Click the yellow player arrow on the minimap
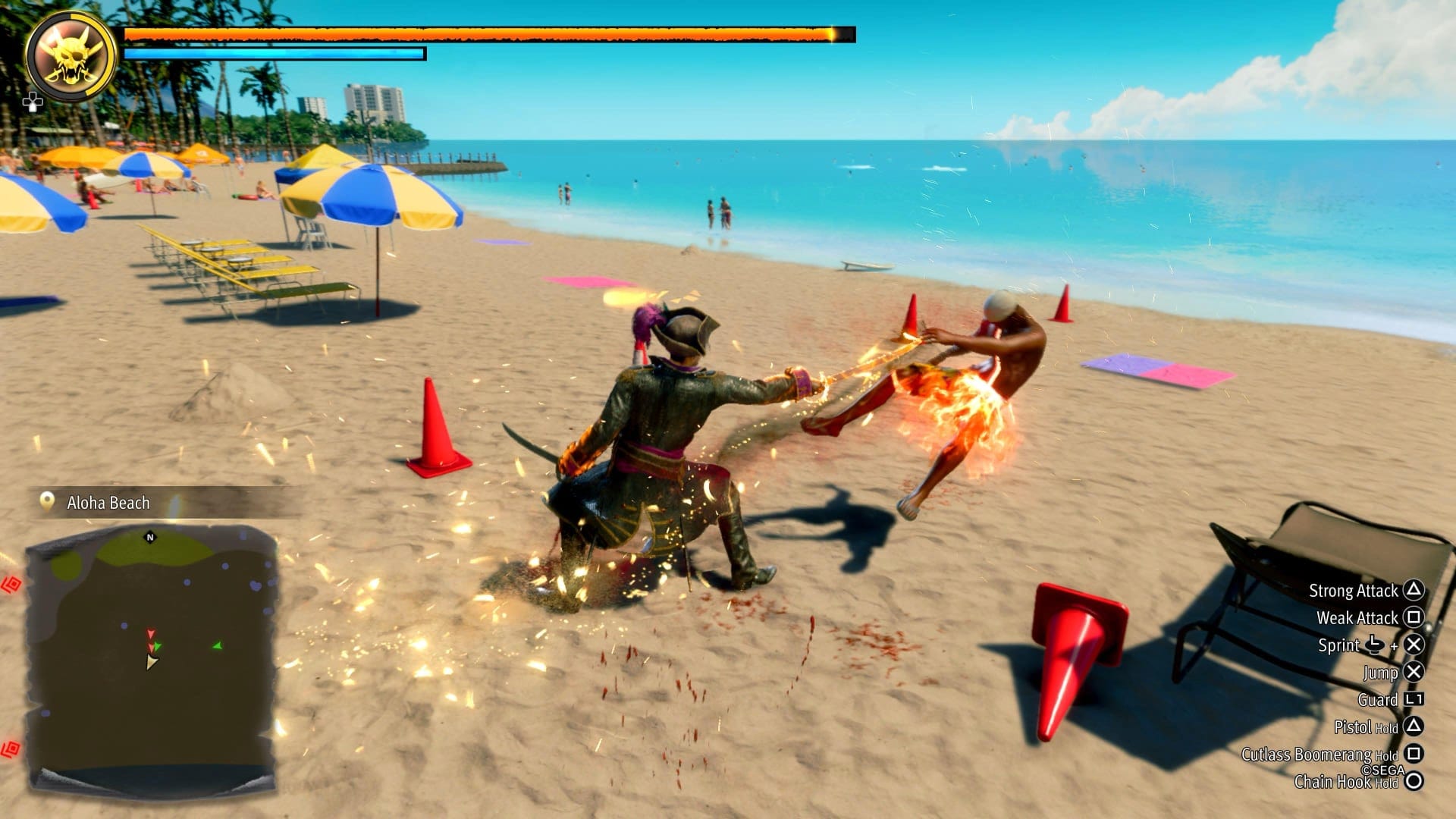This screenshot has width=1456, height=819. (152, 663)
